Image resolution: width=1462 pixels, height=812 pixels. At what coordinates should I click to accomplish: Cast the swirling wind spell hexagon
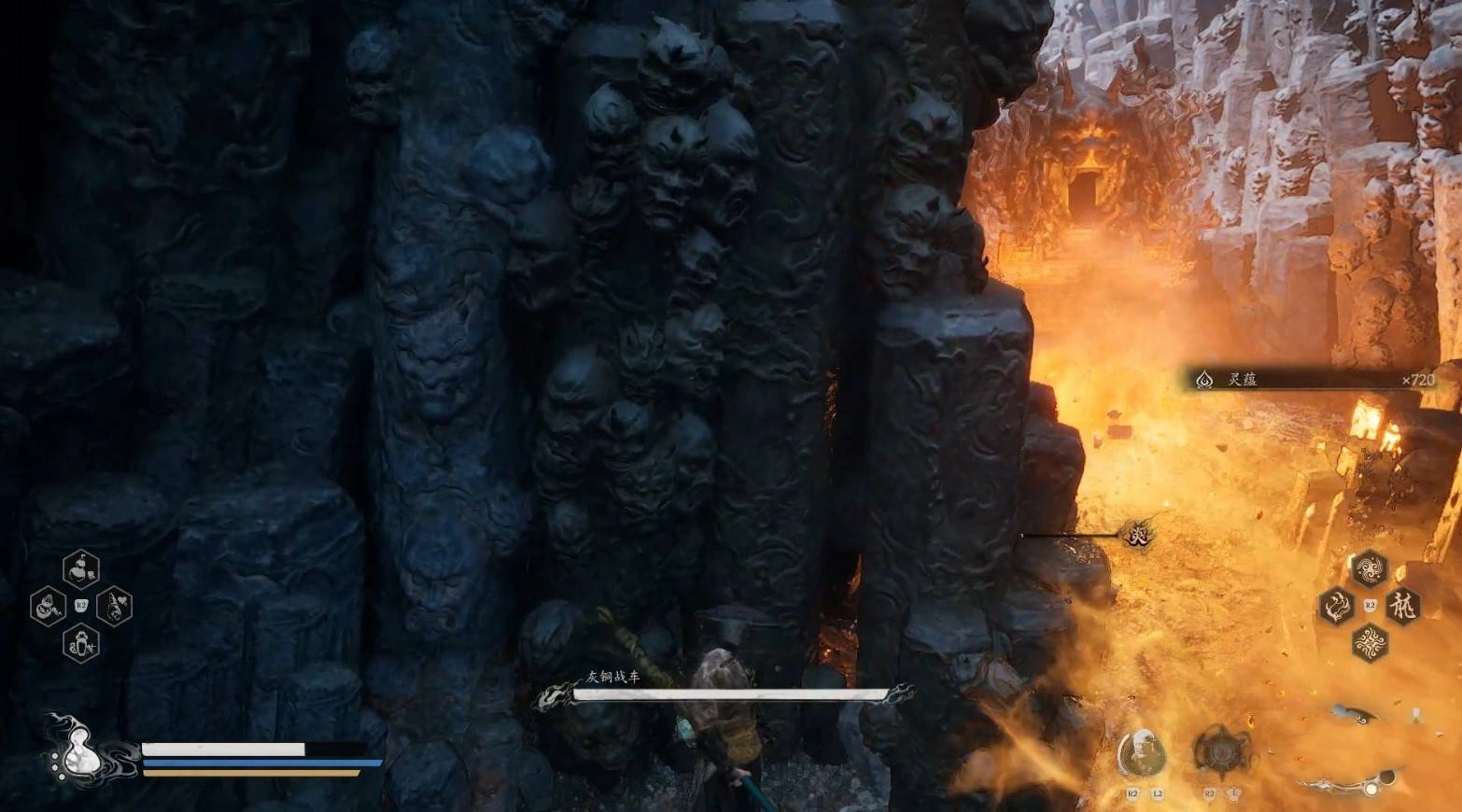click(1370, 568)
